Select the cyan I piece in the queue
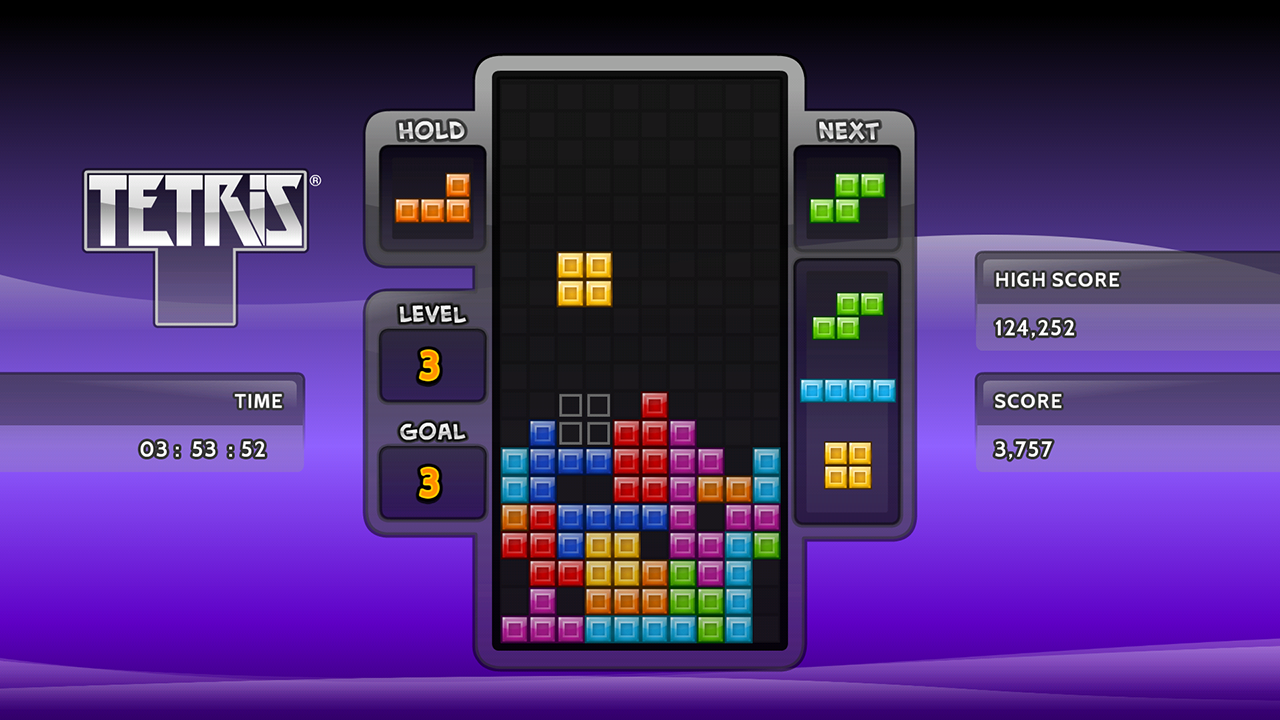The image size is (1280, 720). click(847, 390)
